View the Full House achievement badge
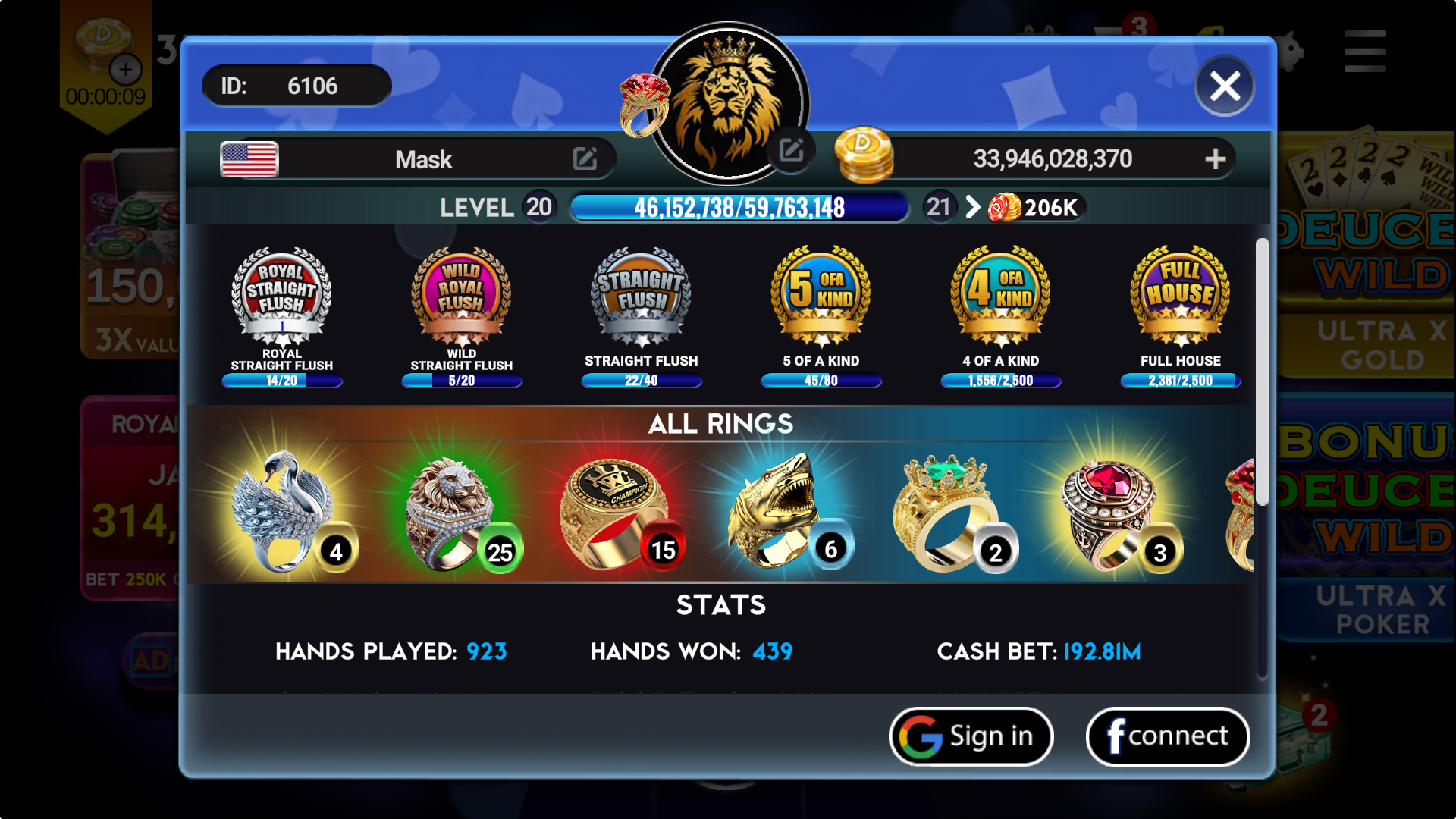Screen dimensions: 1456x819 (1180, 296)
